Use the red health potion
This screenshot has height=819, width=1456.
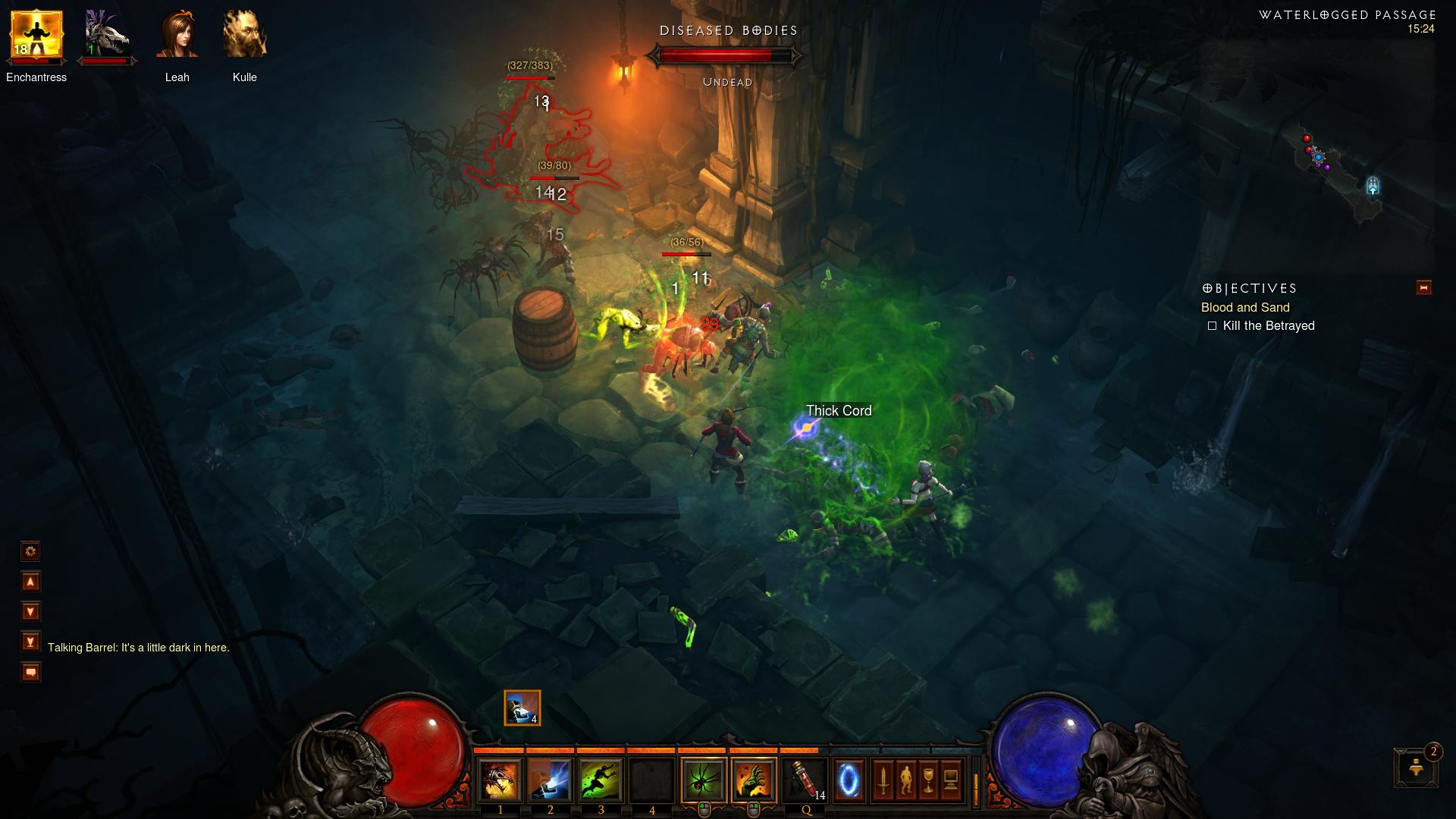[805, 780]
